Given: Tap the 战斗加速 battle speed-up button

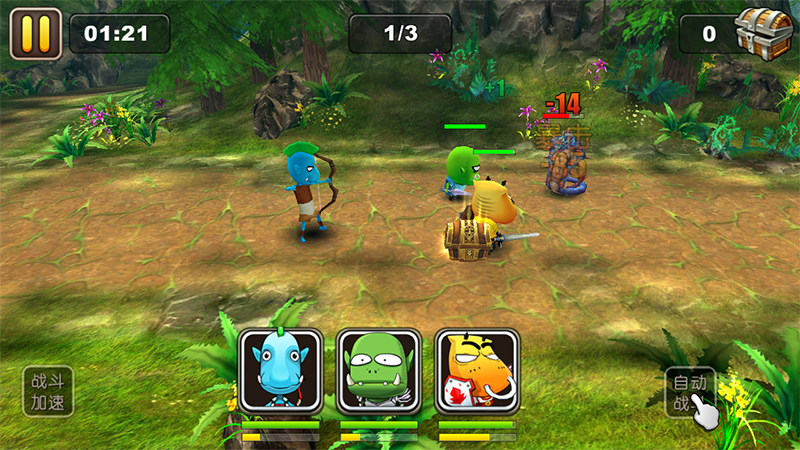Looking at the screenshot, I should pos(48,391).
